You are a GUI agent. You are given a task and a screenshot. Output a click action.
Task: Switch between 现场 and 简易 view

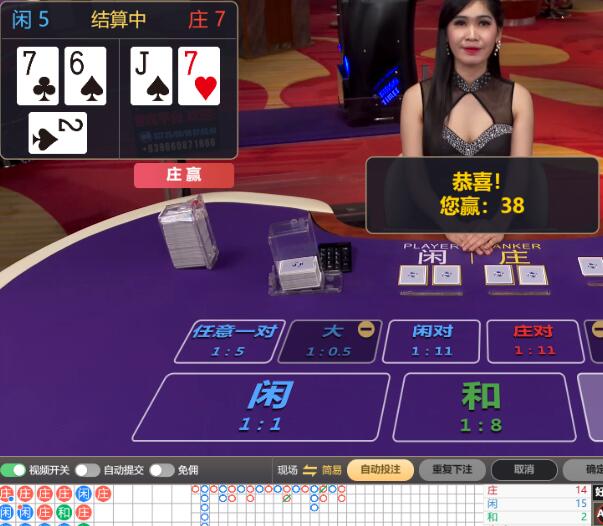point(310,470)
